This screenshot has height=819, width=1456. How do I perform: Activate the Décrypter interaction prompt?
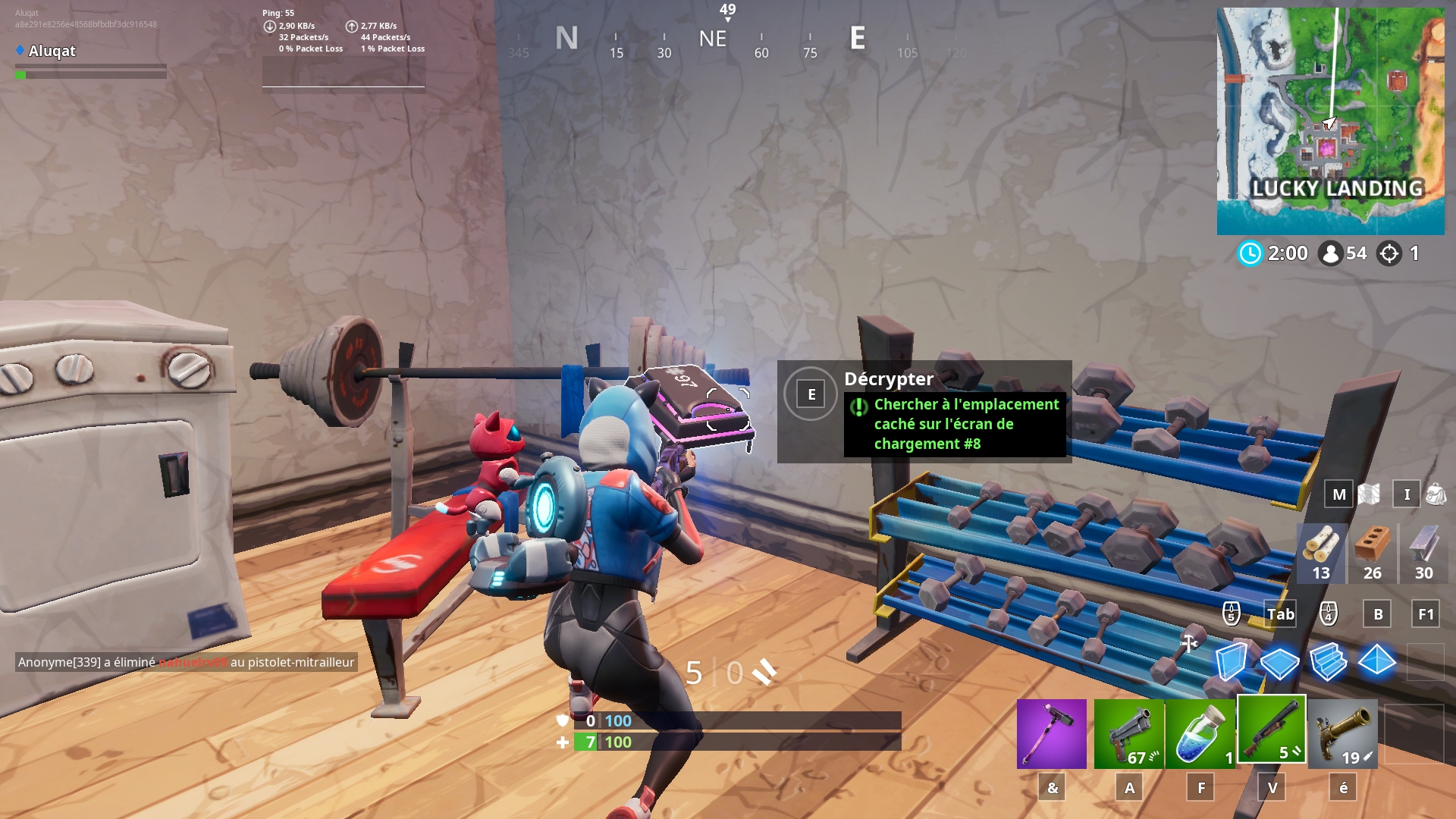click(x=811, y=393)
